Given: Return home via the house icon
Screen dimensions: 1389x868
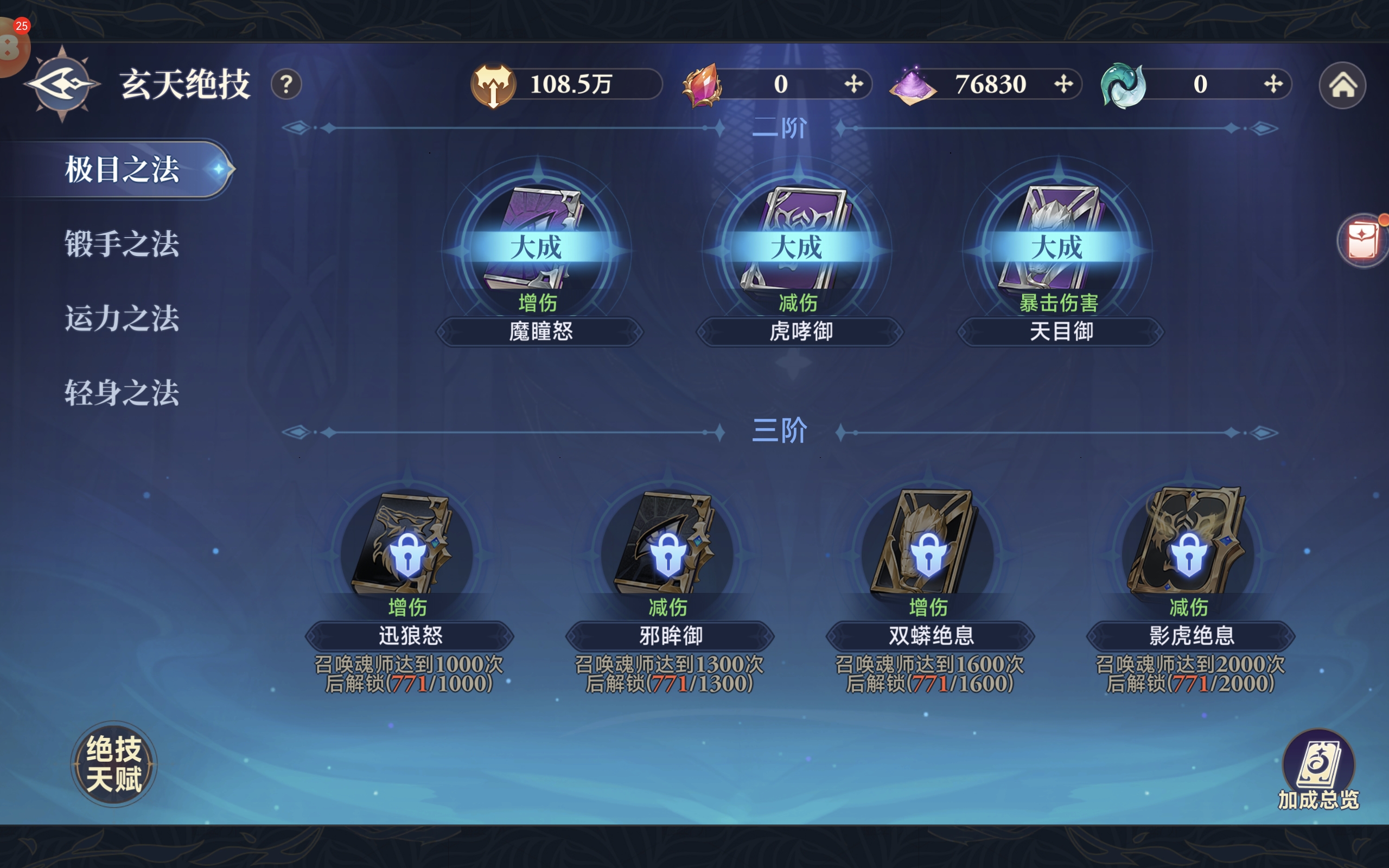Looking at the screenshot, I should tap(1342, 86).
